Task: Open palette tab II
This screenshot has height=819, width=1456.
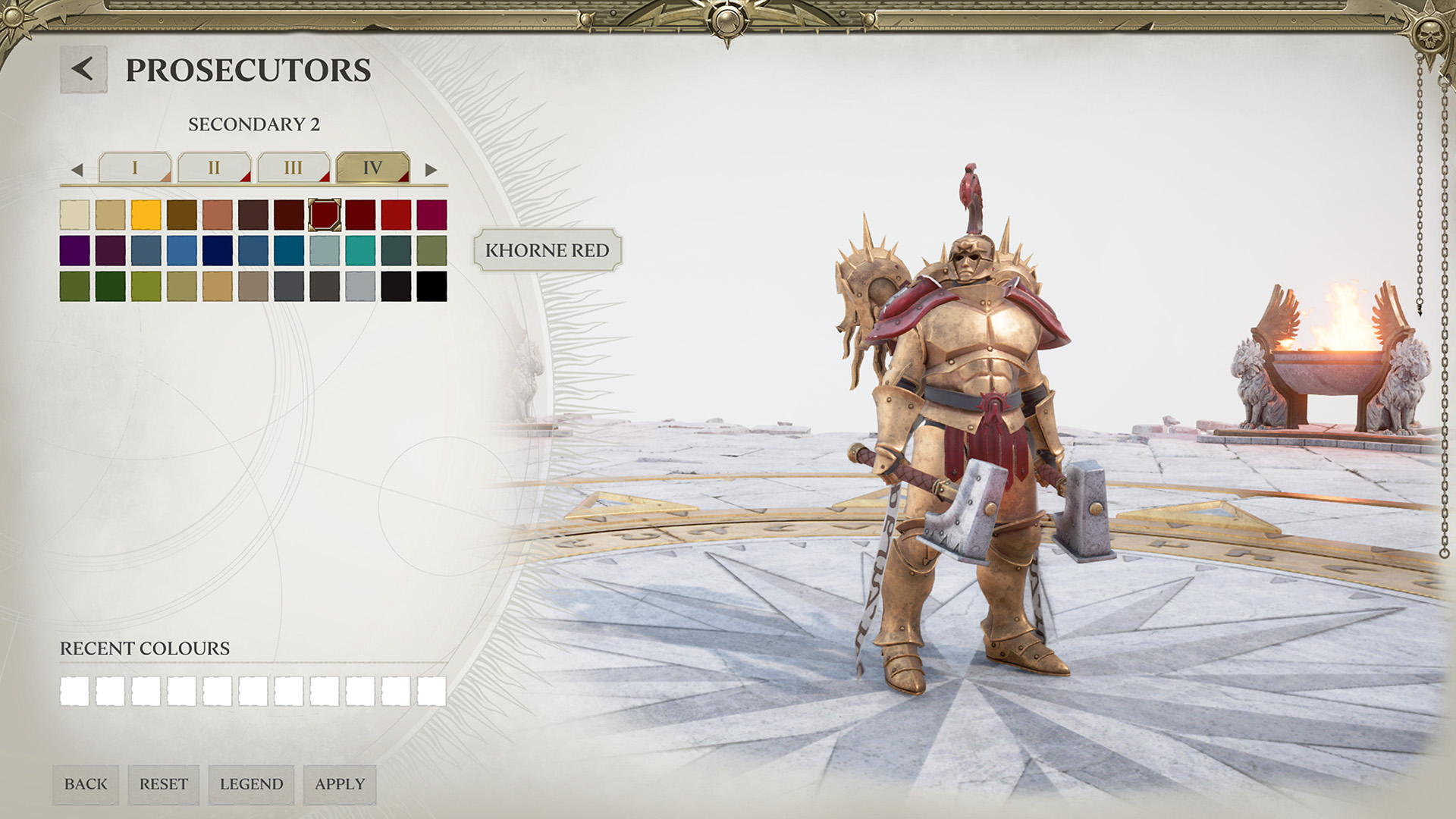Action: pyautogui.click(x=214, y=168)
